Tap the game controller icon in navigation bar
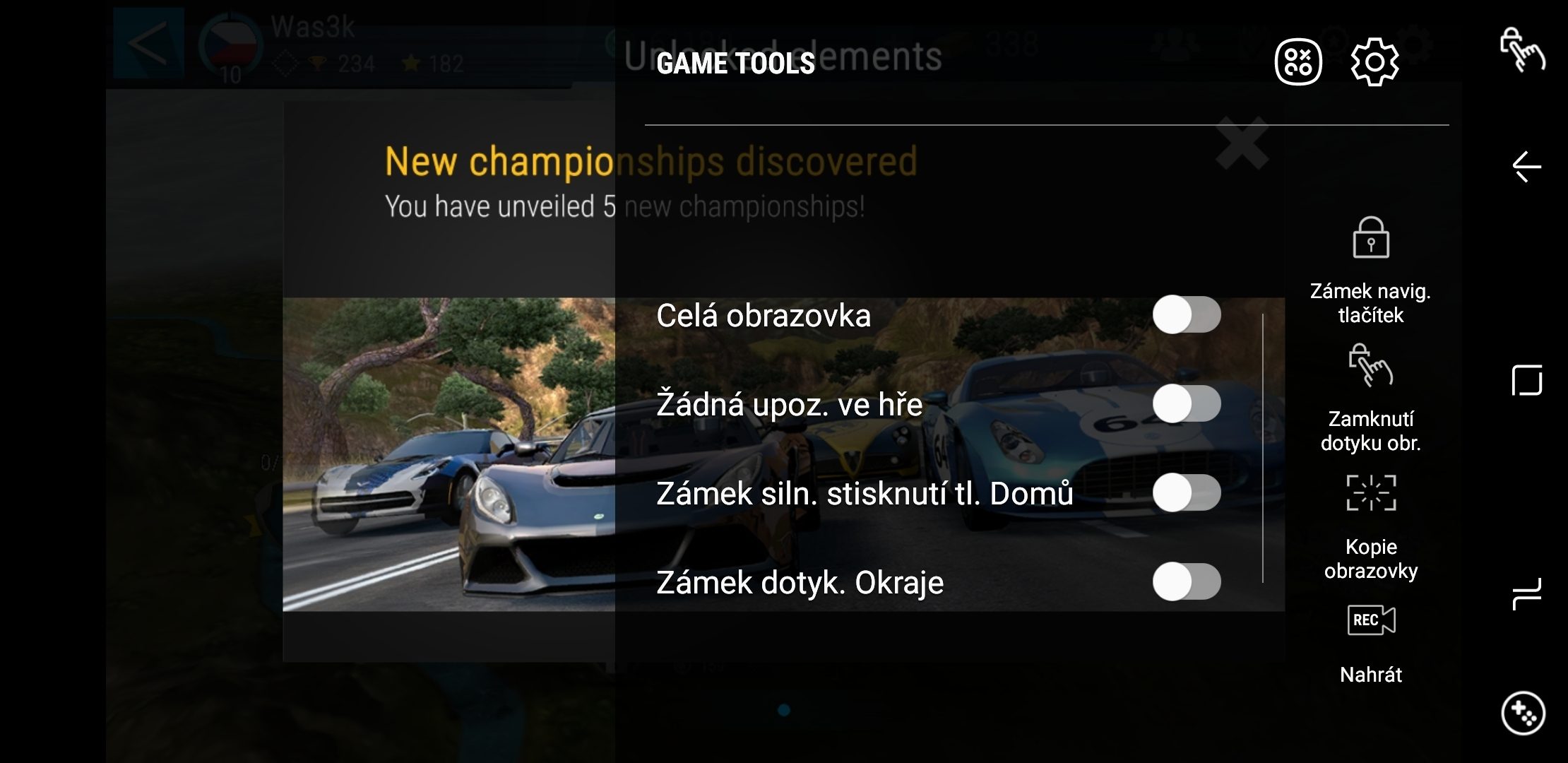1568x763 pixels. (1523, 714)
